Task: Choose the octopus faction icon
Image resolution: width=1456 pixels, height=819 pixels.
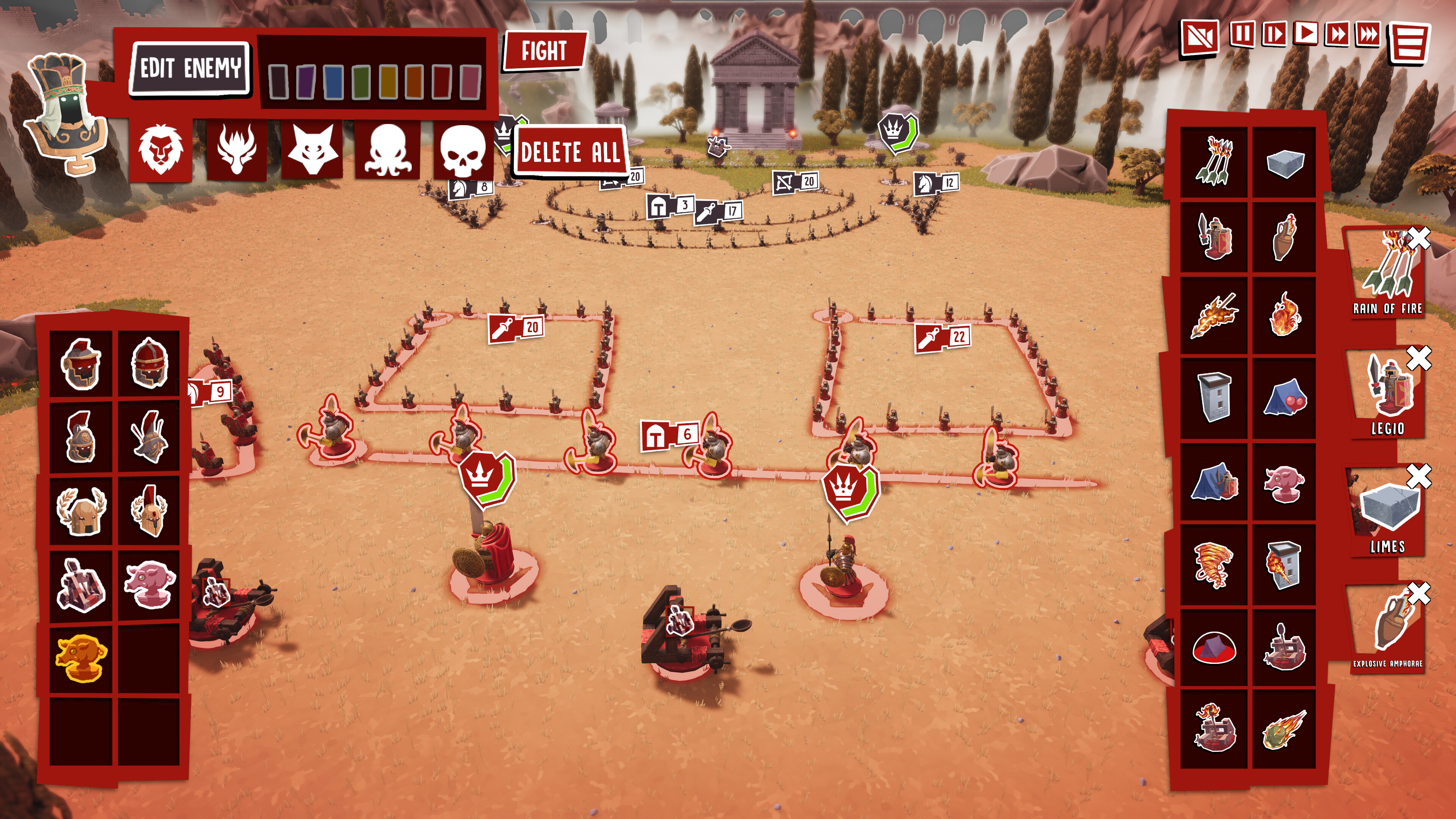Action: point(388,151)
